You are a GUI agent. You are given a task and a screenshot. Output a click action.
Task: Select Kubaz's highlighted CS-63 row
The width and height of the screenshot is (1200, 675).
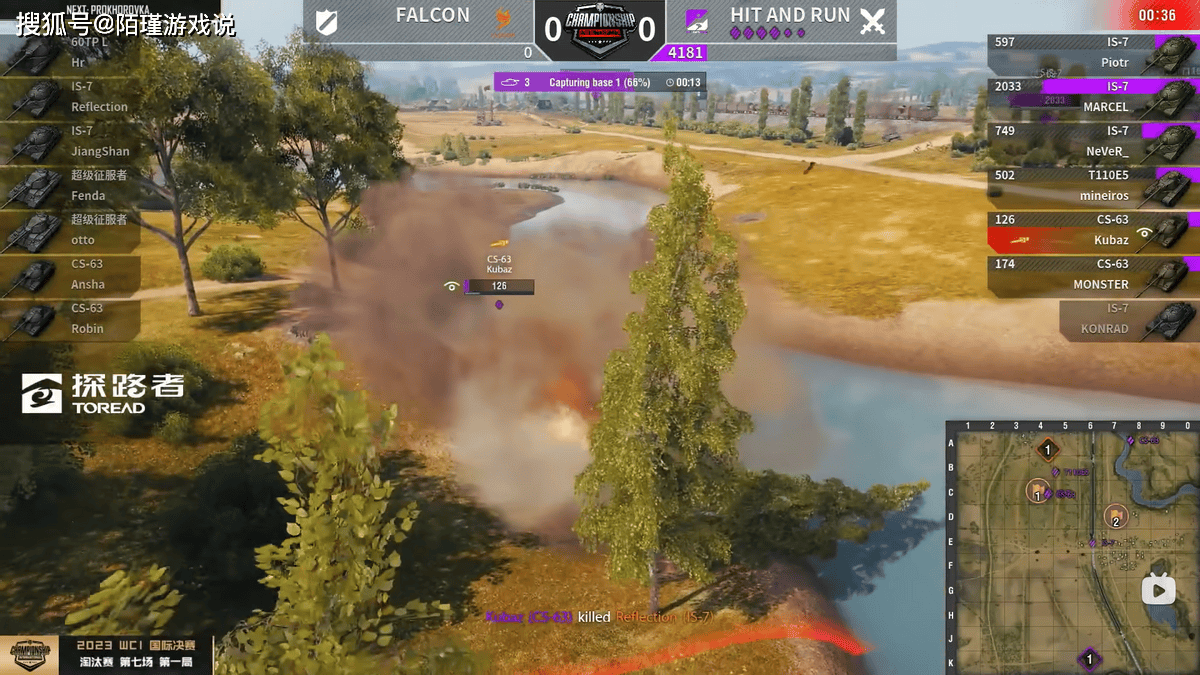click(1090, 230)
